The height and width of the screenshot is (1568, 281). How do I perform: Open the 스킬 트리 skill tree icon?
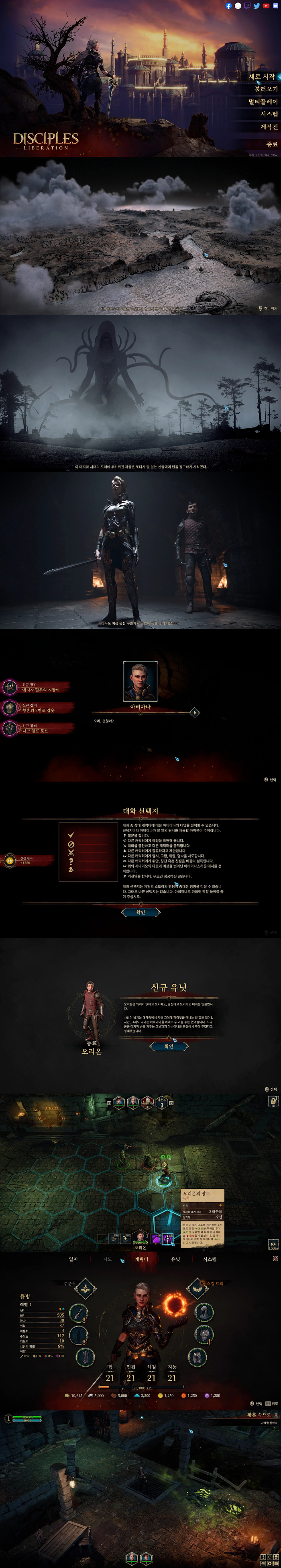click(x=197, y=1288)
